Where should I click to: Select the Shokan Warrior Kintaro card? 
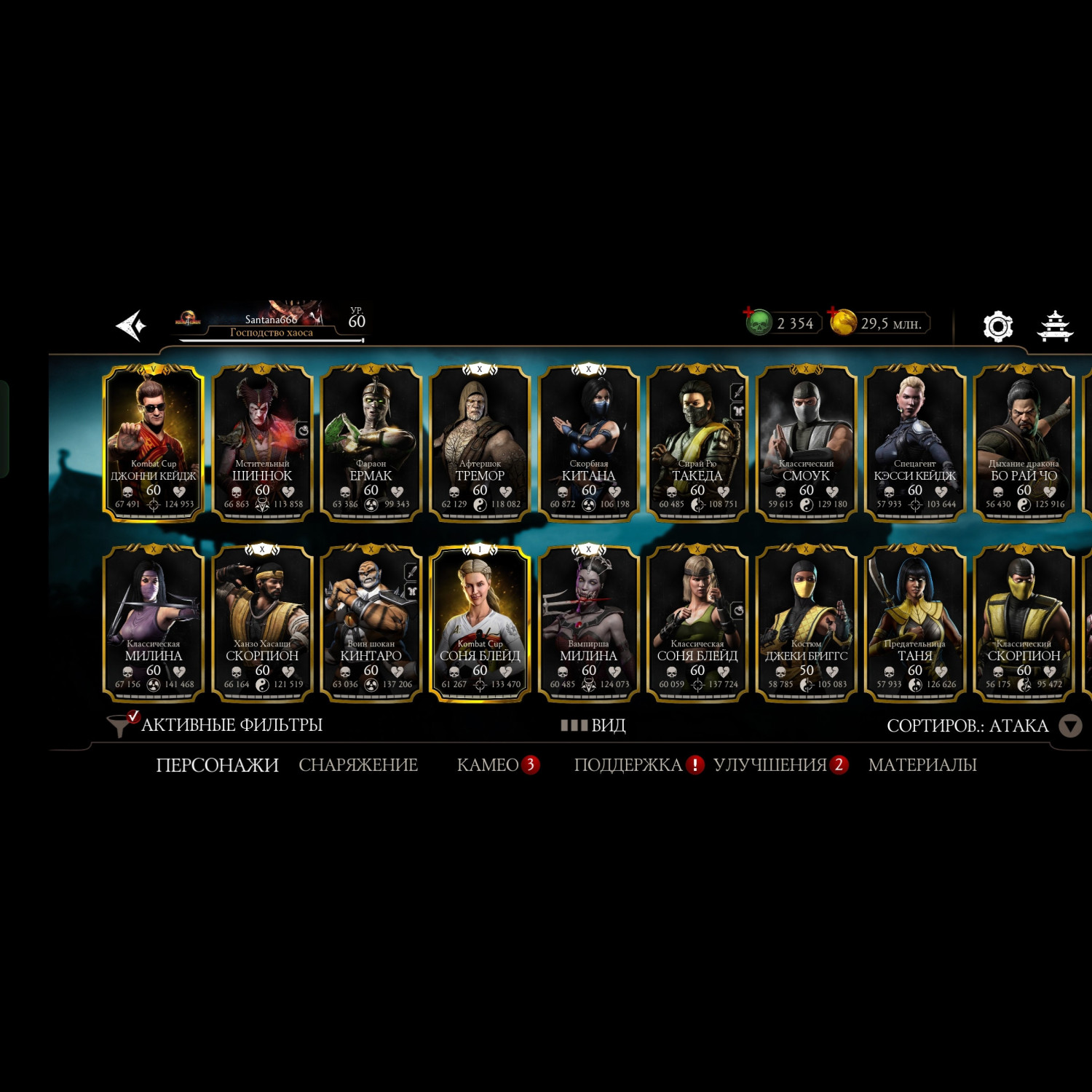coord(371,623)
